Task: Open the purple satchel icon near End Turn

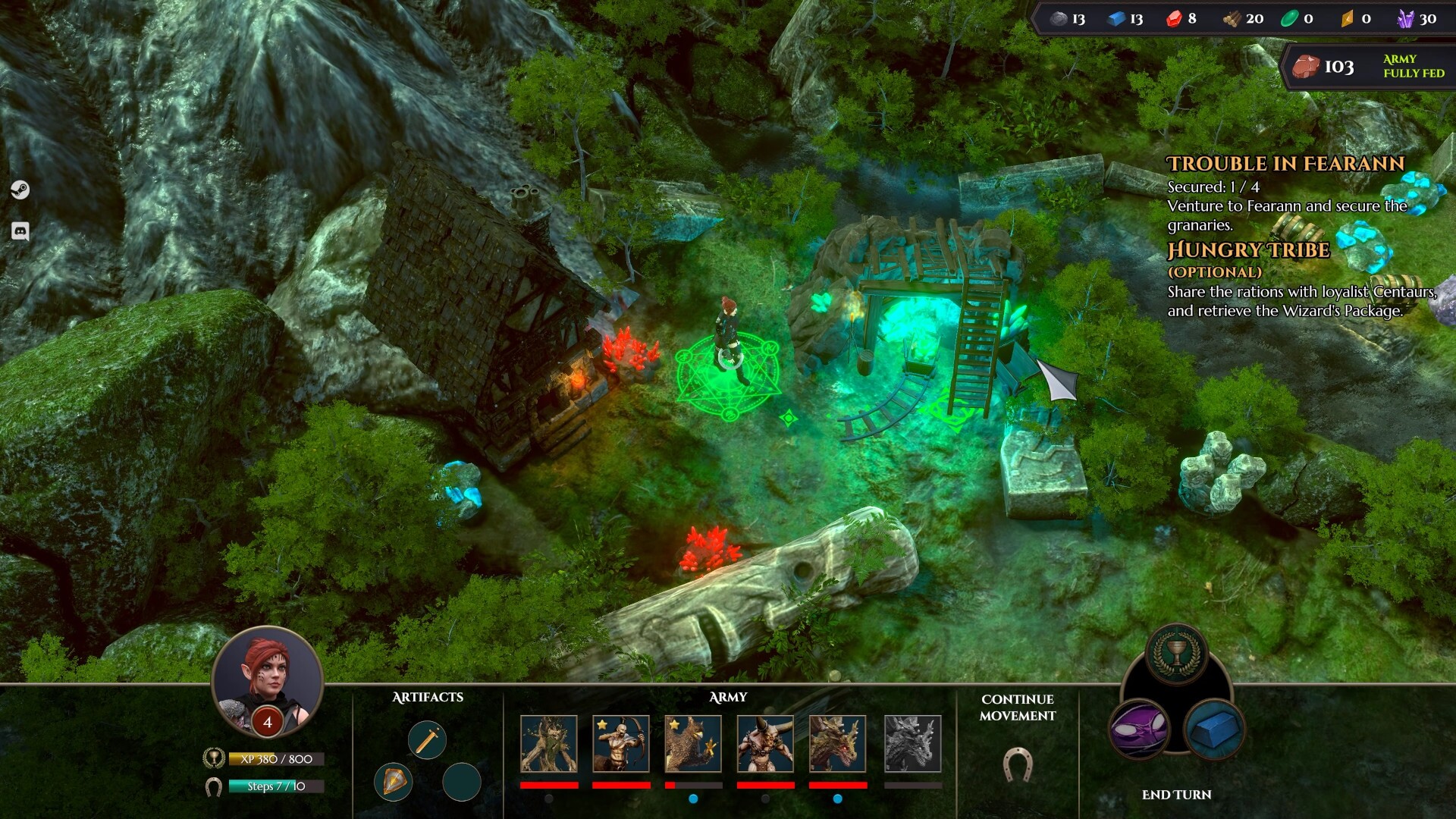Action: click(1140, 730)
